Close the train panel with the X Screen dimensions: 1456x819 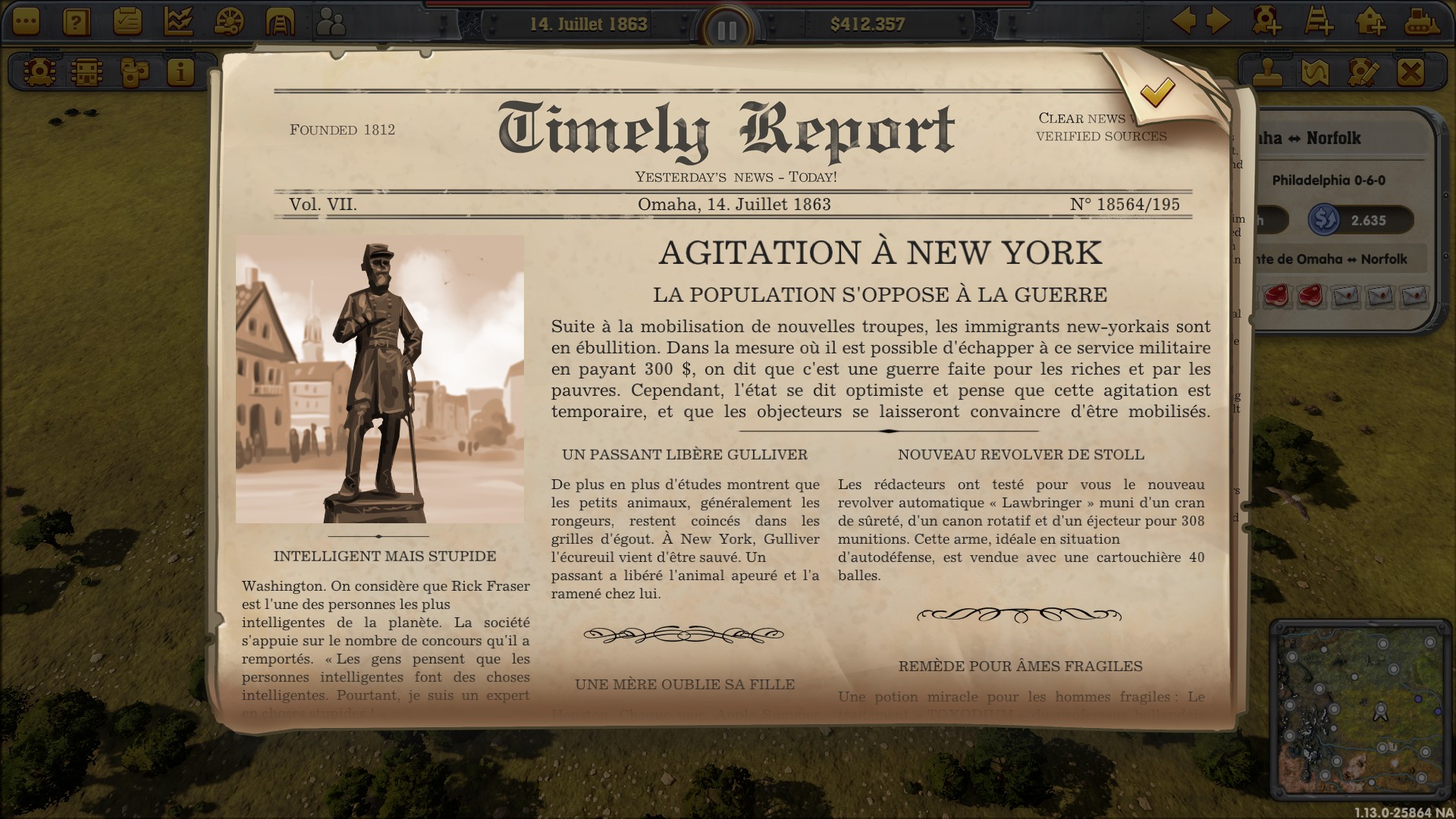coord(1410,72)
